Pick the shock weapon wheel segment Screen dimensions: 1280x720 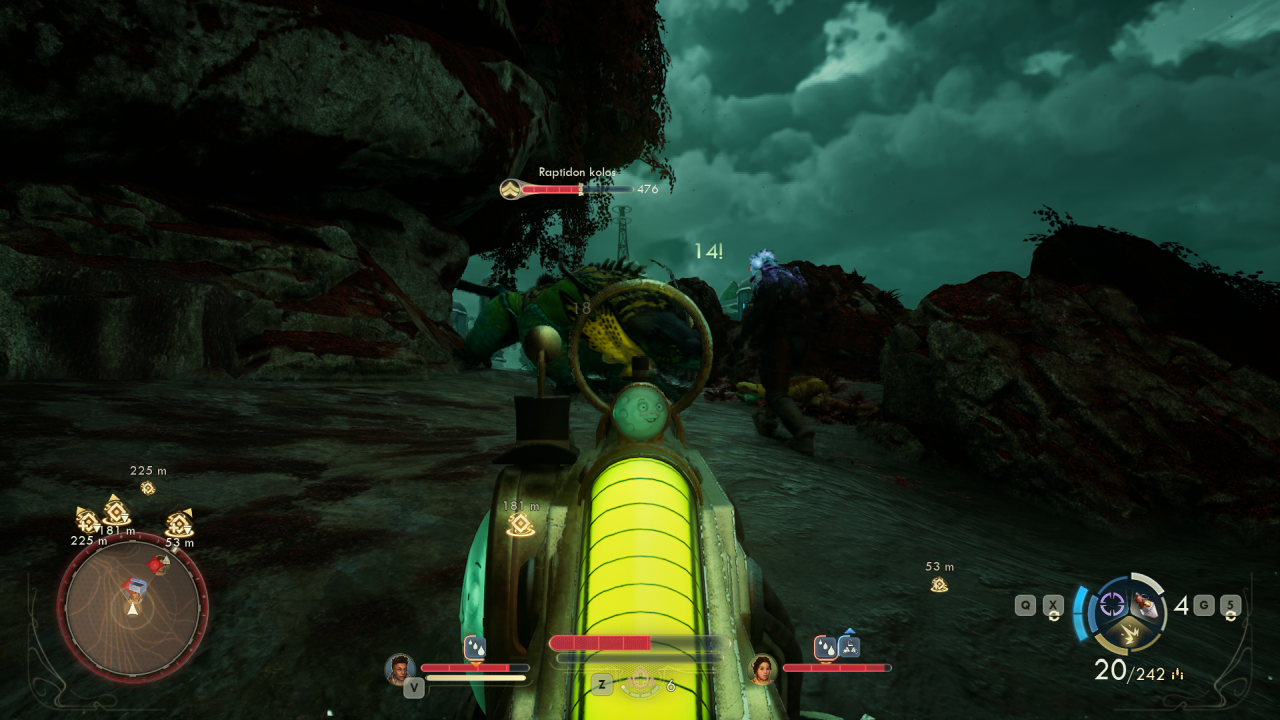[x=1130, y=632]
